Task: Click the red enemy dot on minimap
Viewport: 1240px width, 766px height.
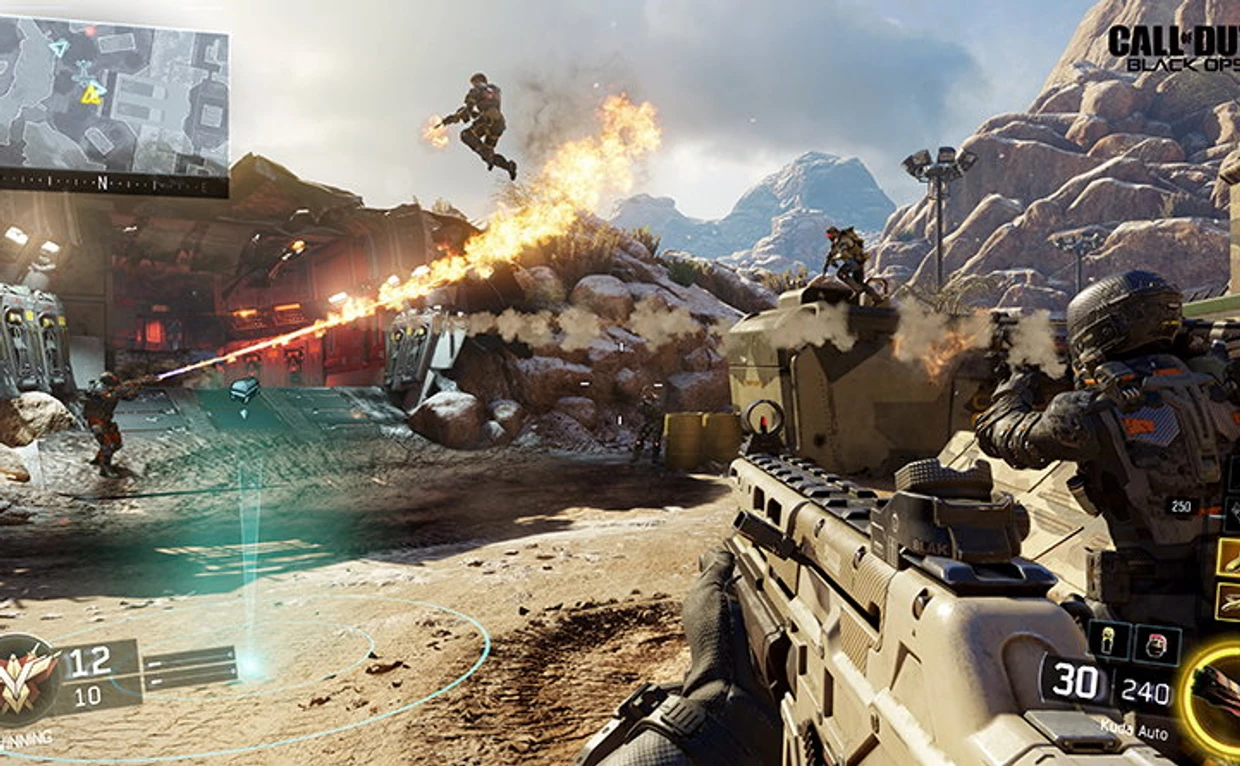Action: 91,32
